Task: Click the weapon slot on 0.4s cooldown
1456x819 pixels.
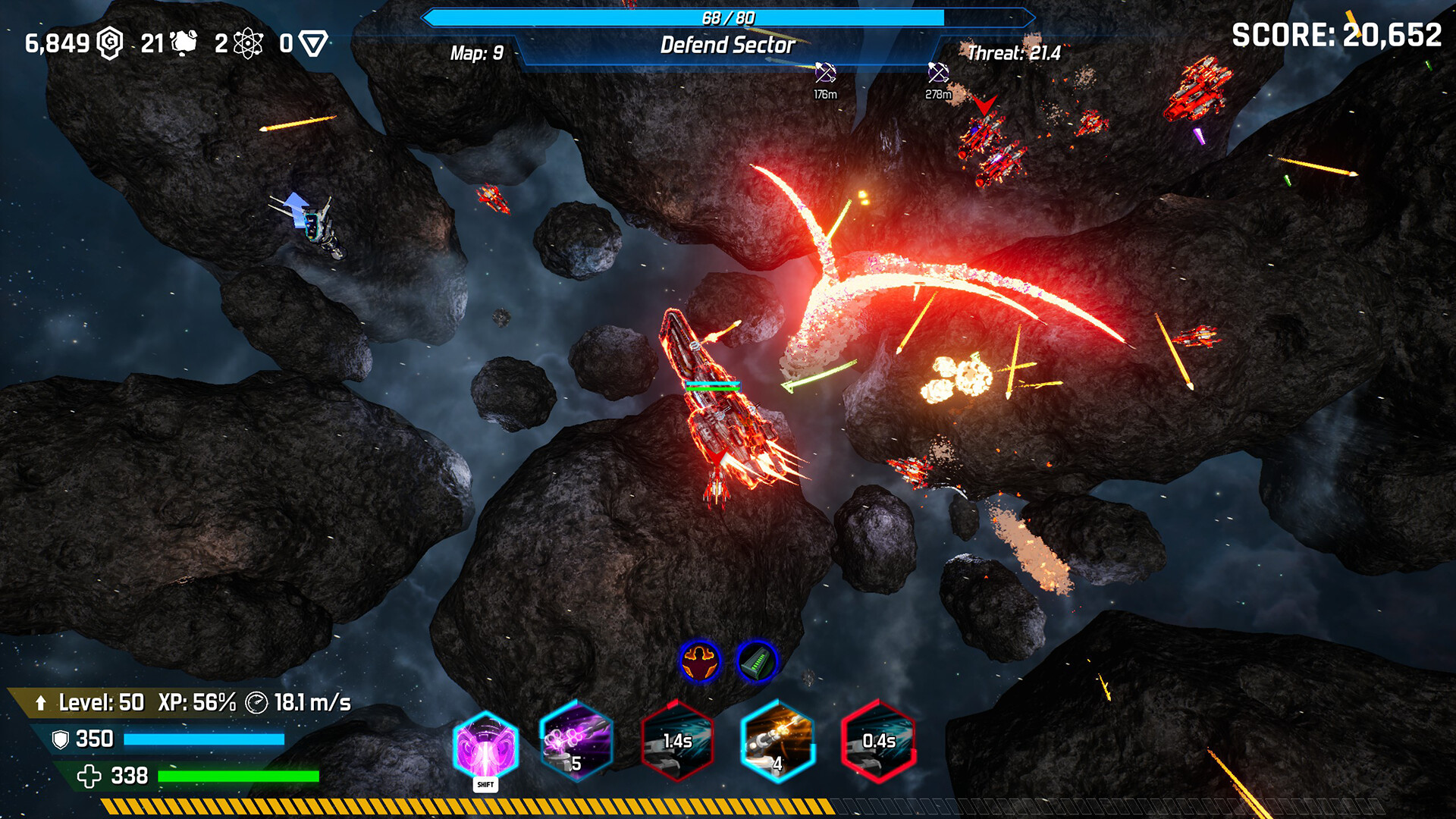Action: click(878, 741)
